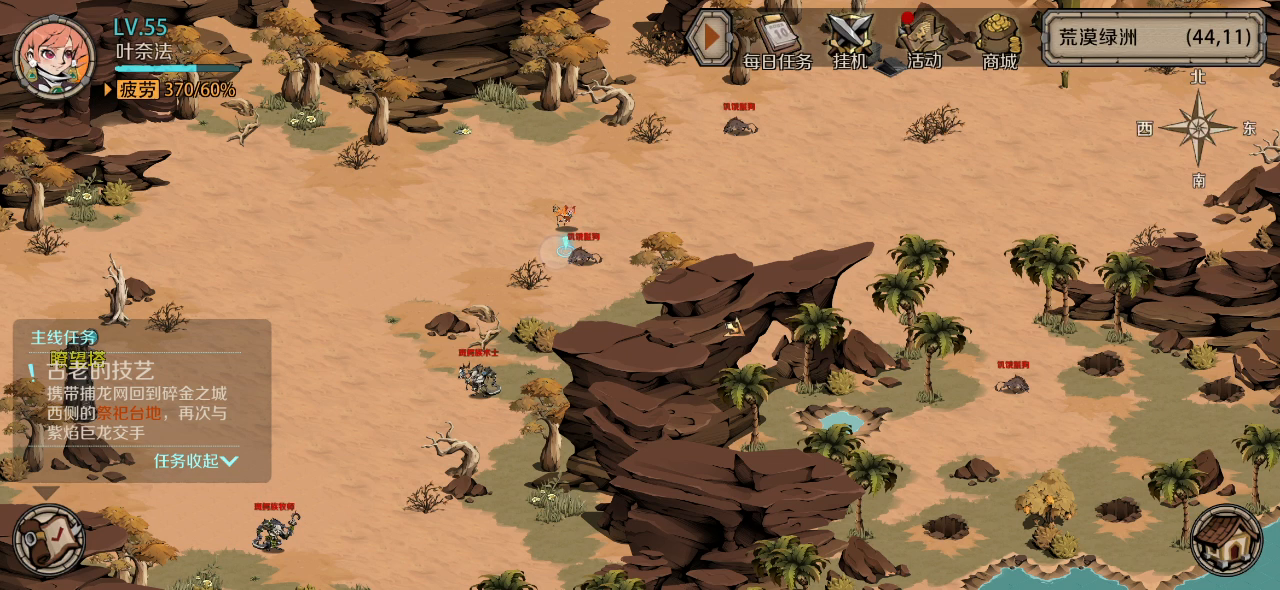
Task: Click the house return-home button
Action: 1226,541
